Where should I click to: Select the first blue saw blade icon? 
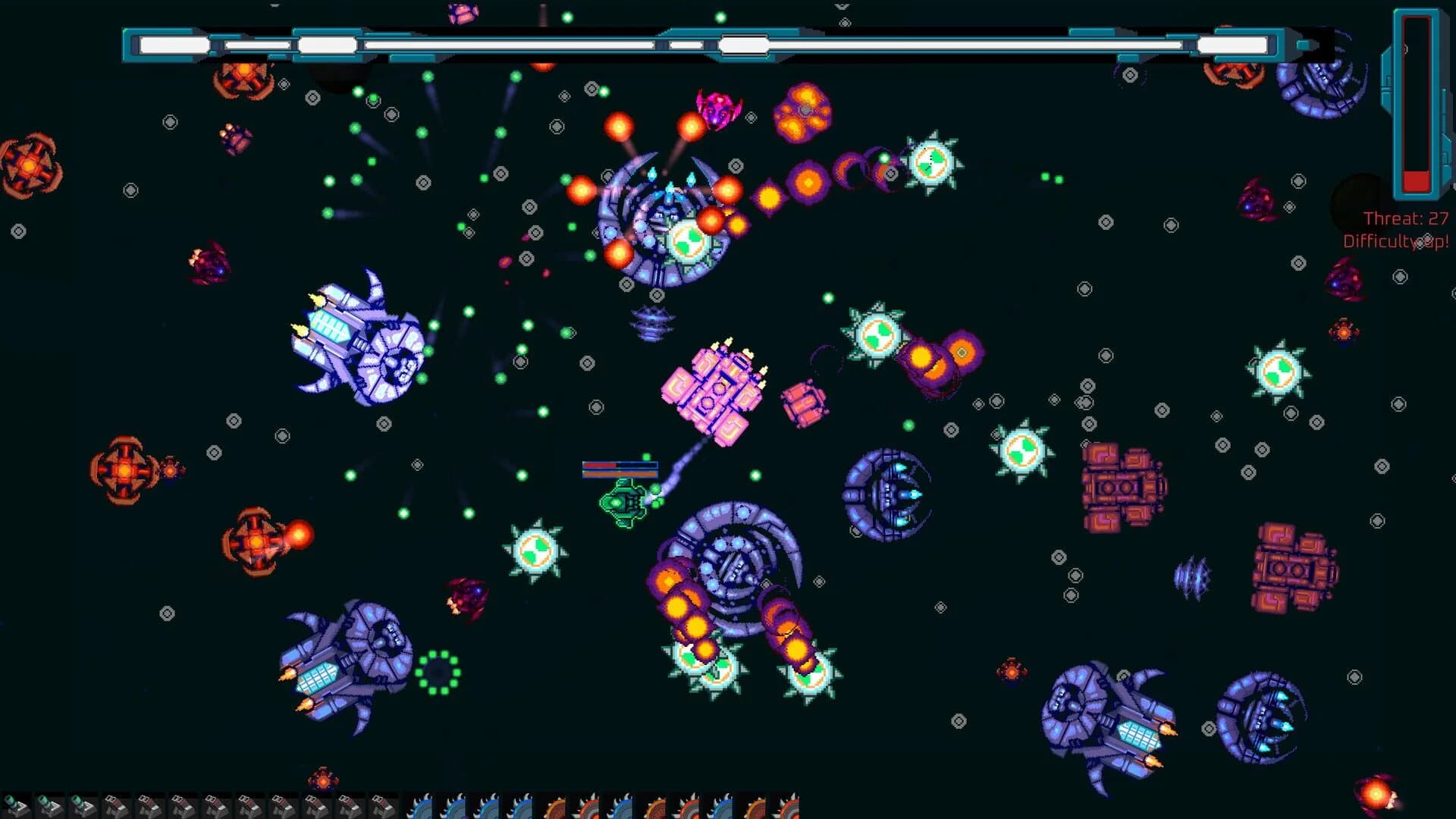[x=419, y=805]
